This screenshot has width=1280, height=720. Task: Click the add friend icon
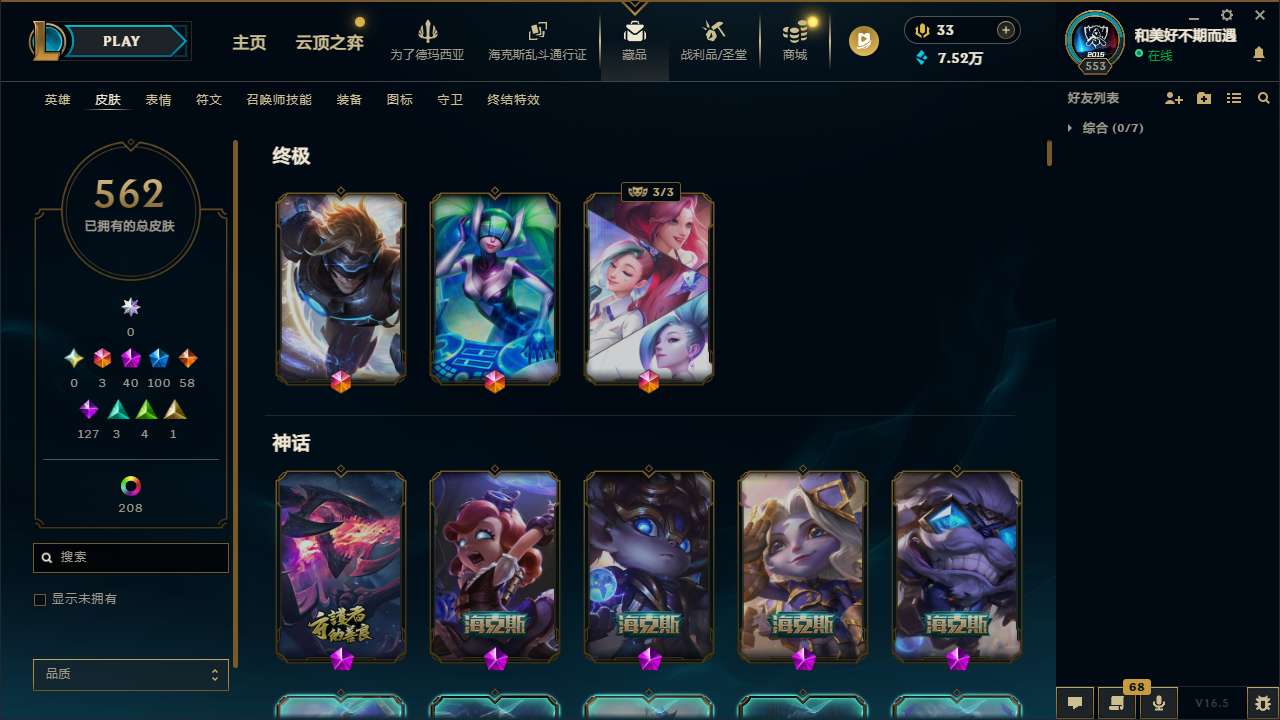point(1174,98)
